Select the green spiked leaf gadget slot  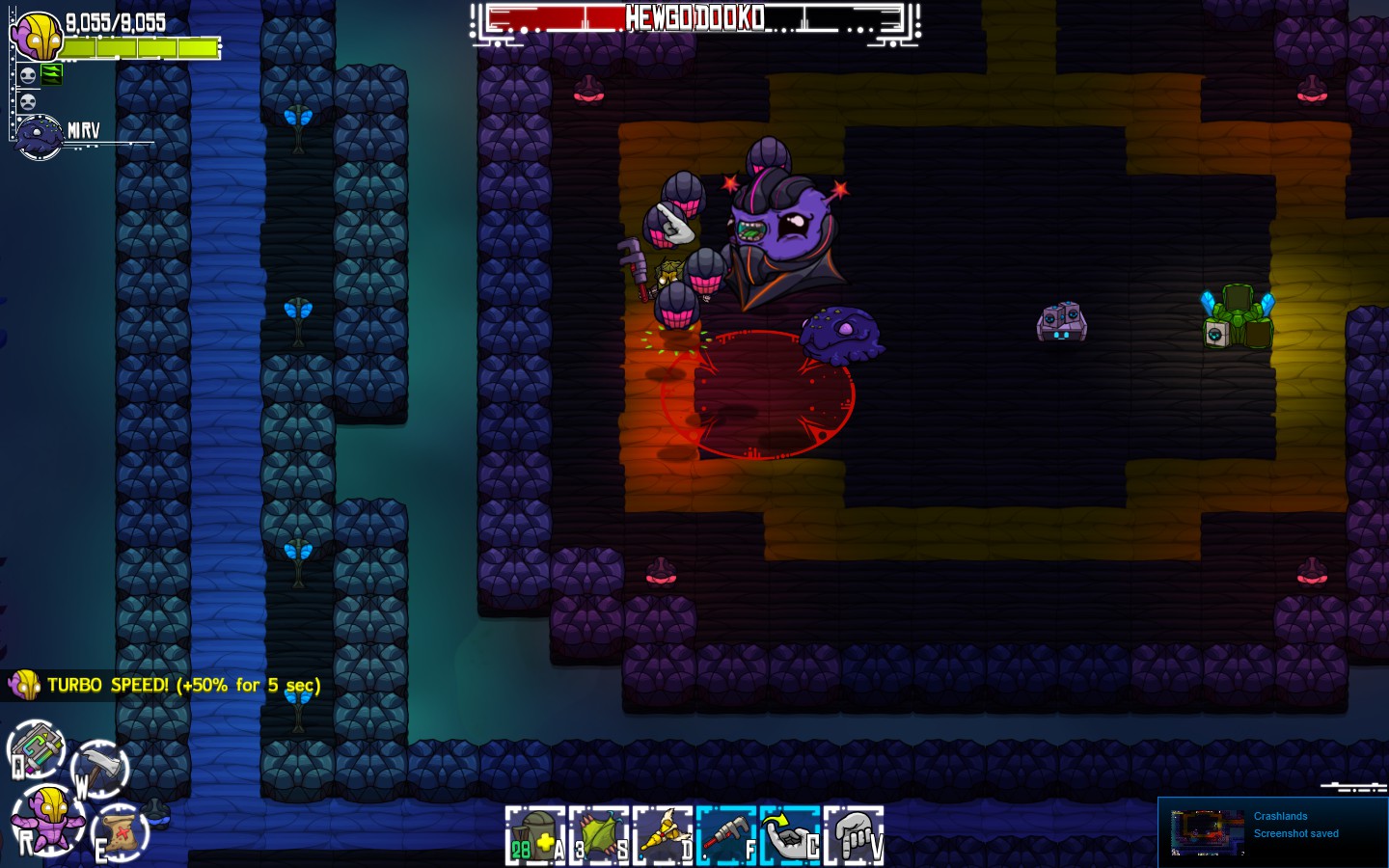(x=598, y=836)
